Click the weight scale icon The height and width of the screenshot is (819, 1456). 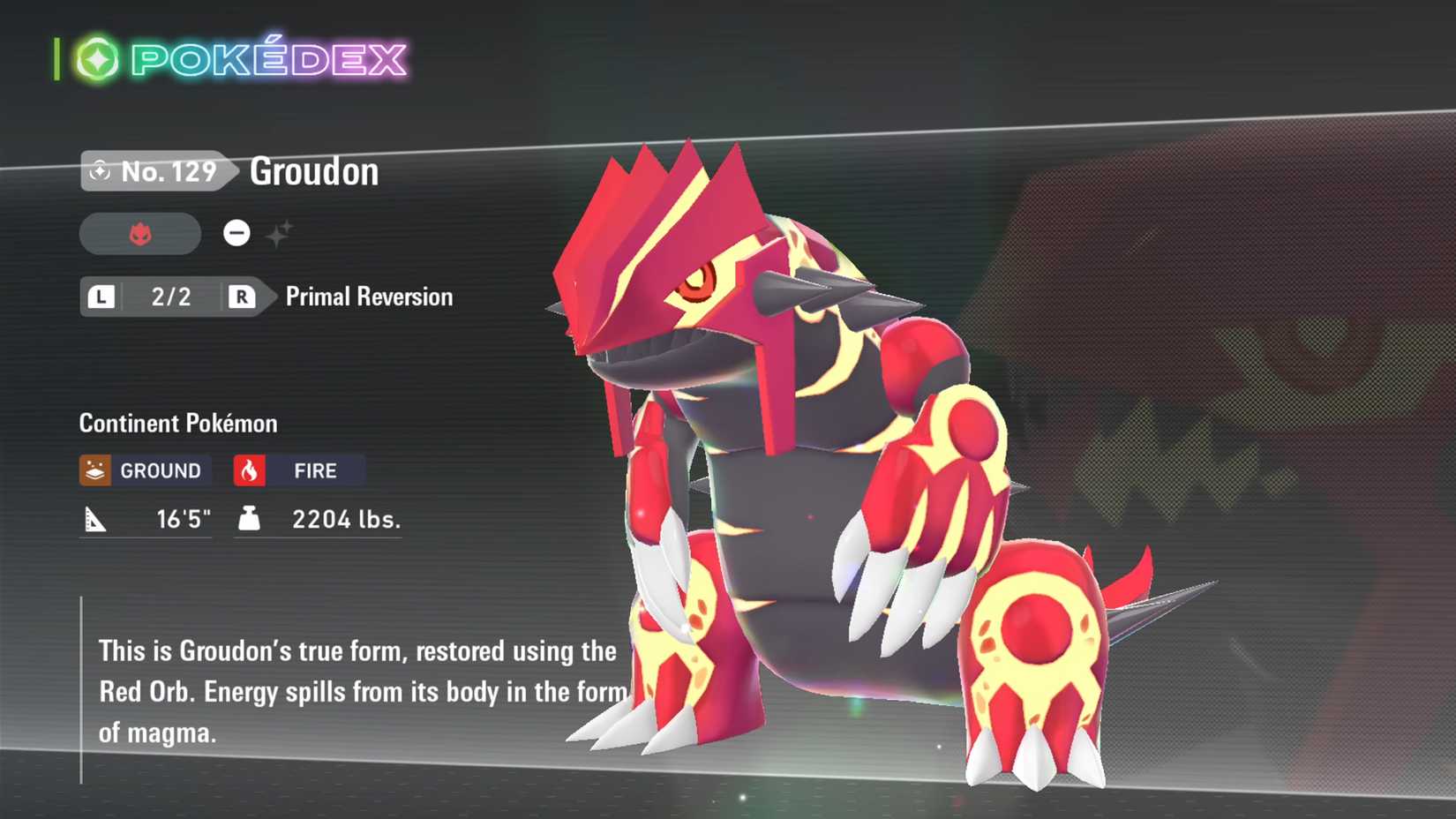[250, 519]
